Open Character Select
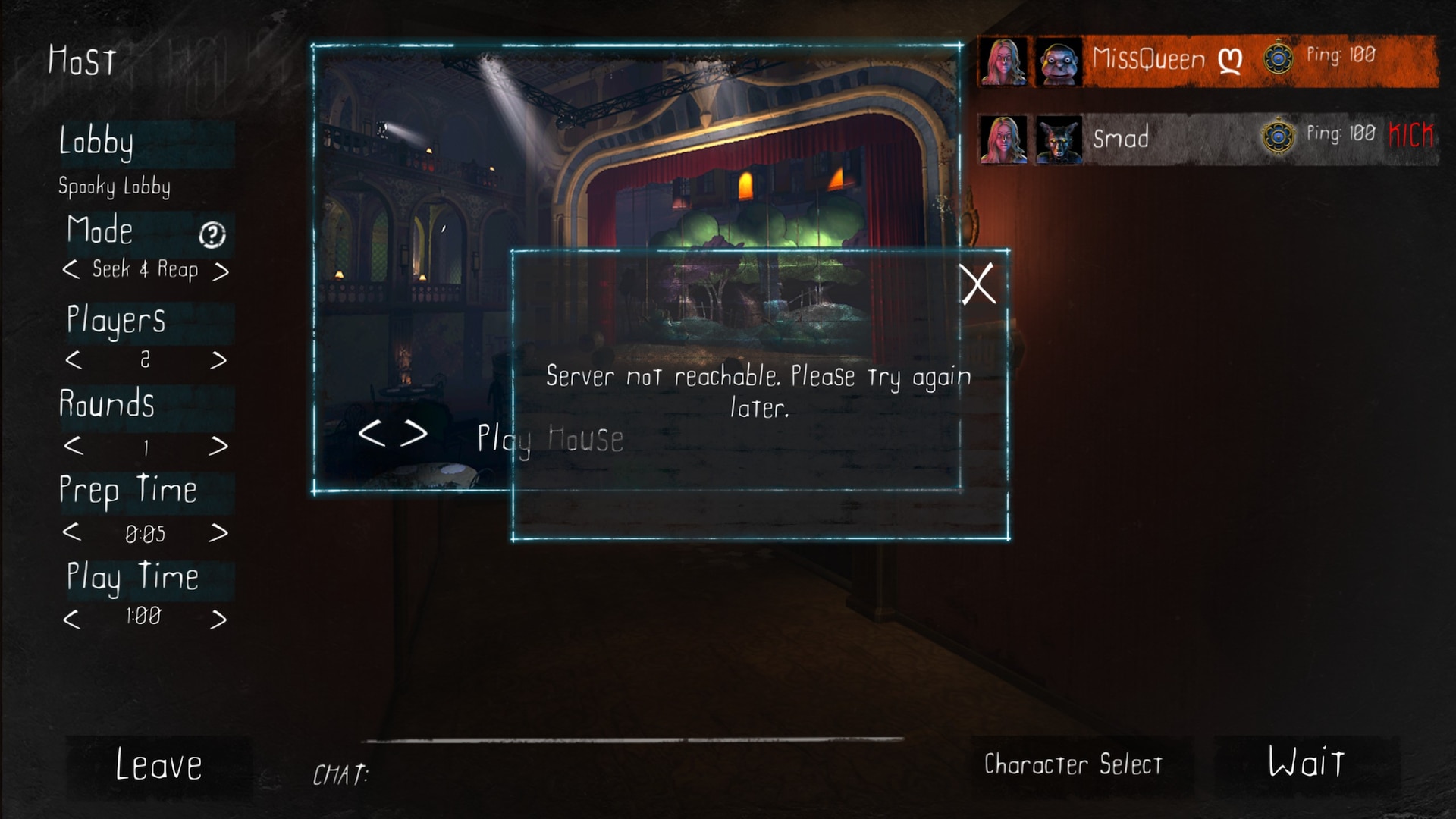 coord(1072,764)
